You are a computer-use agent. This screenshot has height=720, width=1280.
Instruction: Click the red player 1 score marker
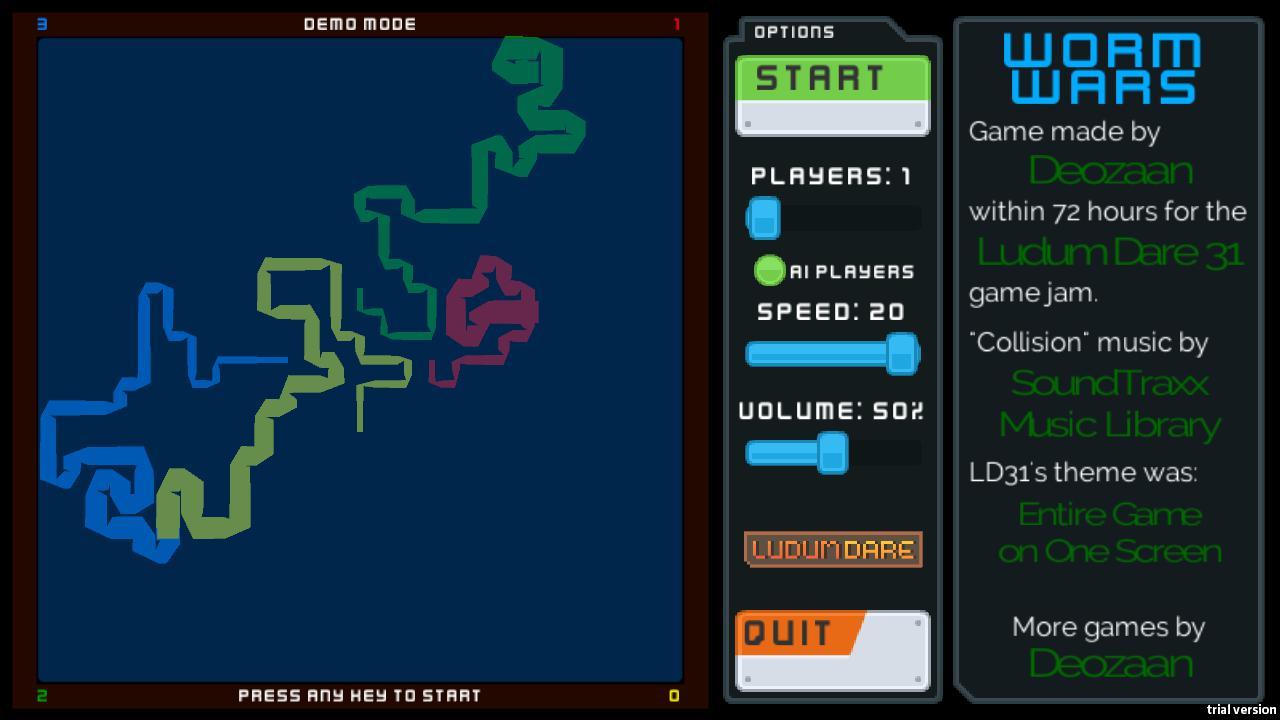(x=676, y=22)
